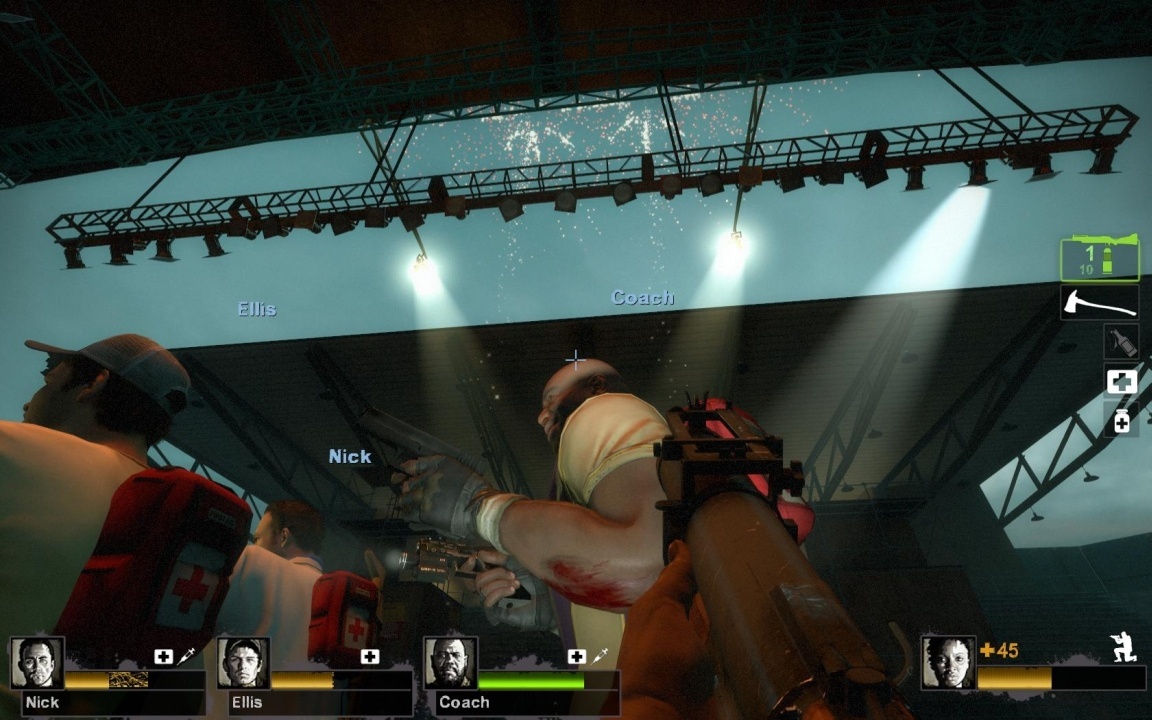Select the grenade launcher weapon slot
This screenshot has height=720, width=1152.
coord(1100,259)
